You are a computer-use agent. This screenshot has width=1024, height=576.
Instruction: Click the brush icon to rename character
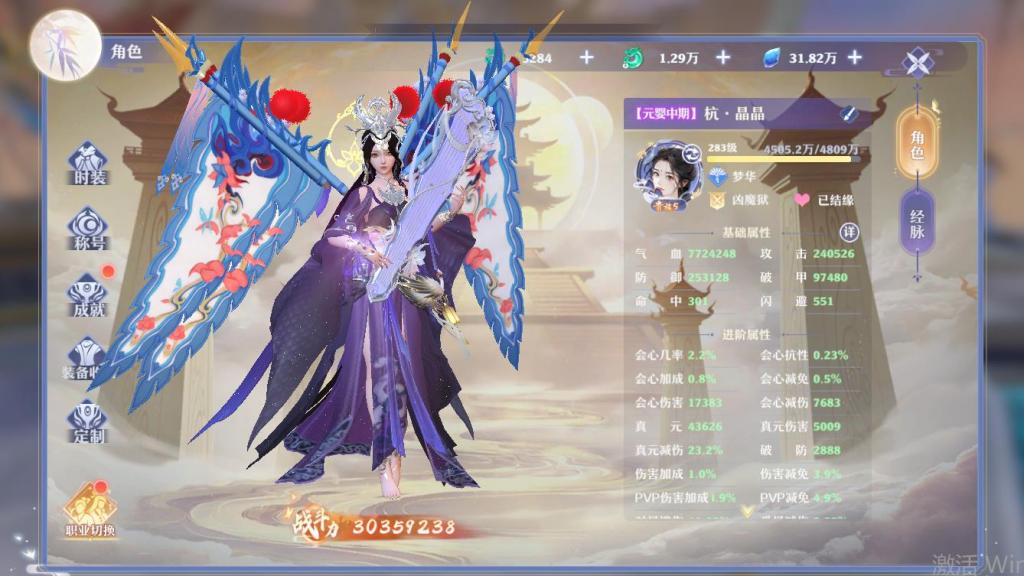[x=848, y=114]
